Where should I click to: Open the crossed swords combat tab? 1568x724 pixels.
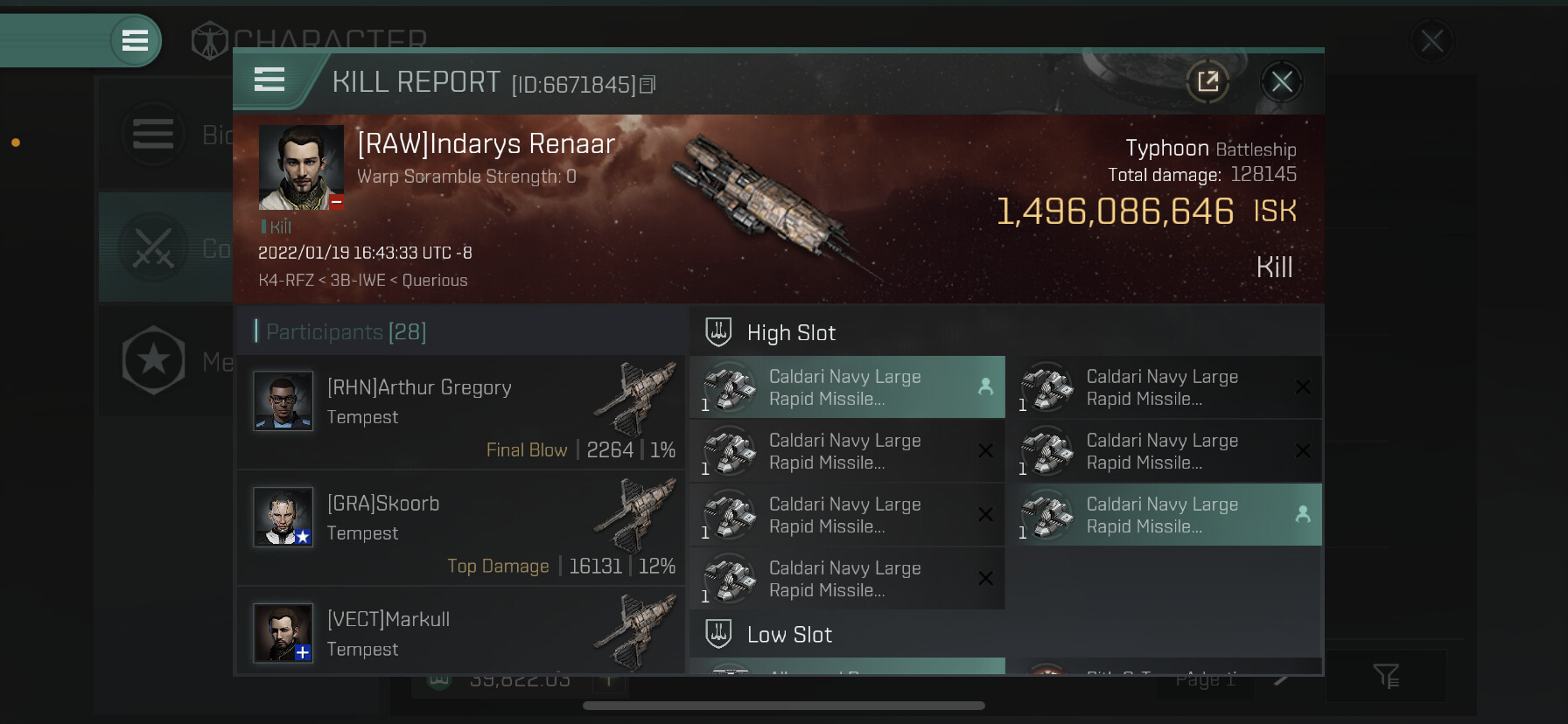(x=154, y=248)
